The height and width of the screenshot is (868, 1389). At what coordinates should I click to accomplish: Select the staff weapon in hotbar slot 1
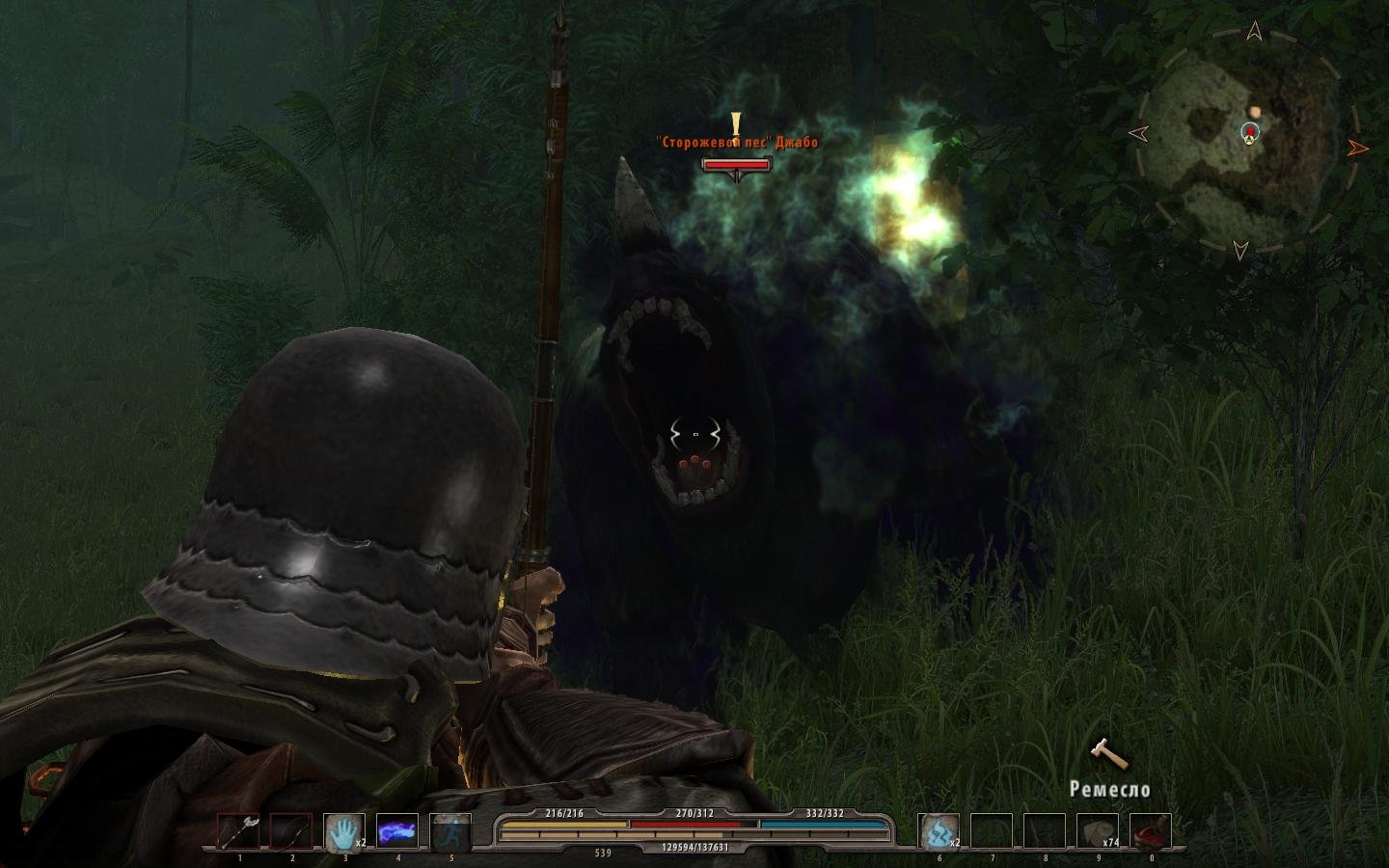(238, 831)
